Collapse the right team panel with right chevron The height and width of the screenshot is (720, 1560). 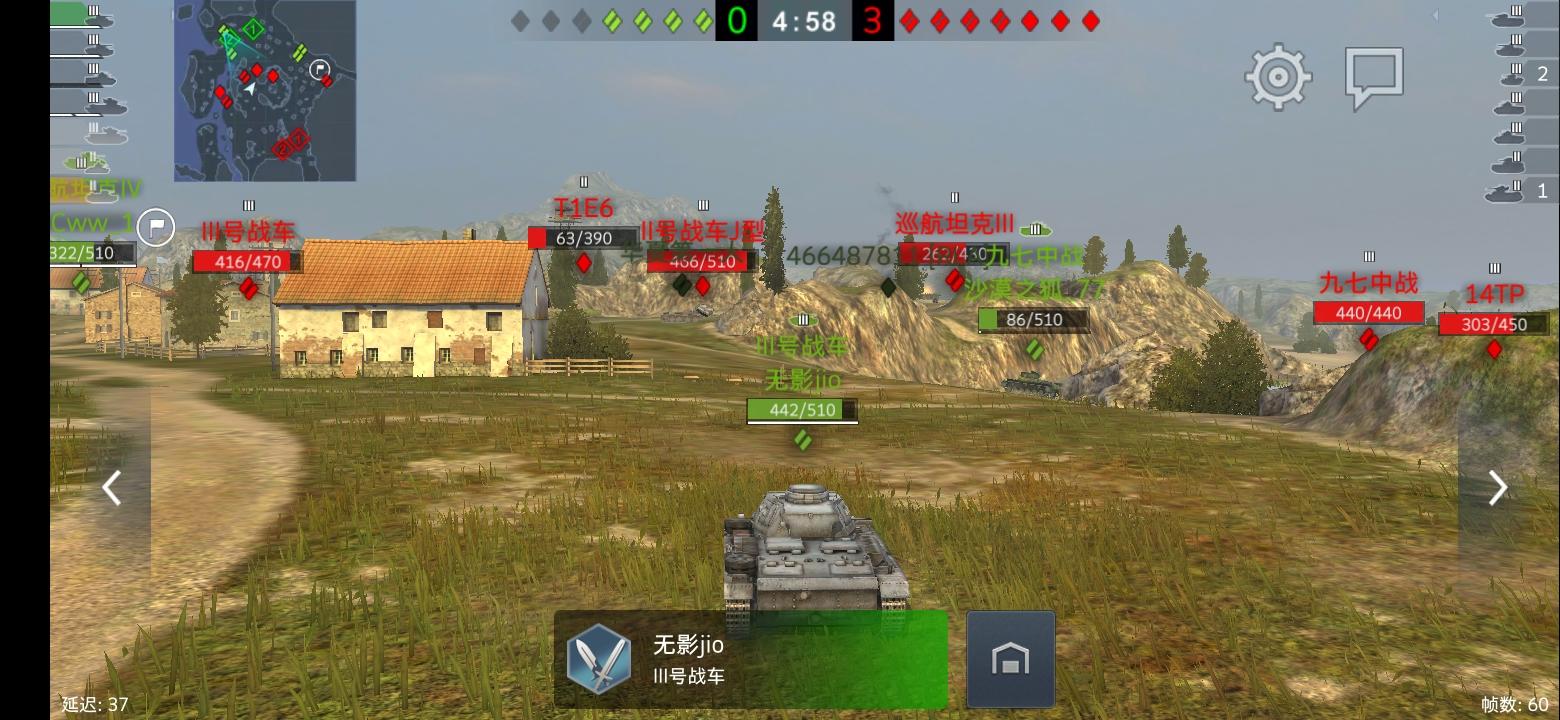click(x=1496, y=487)
